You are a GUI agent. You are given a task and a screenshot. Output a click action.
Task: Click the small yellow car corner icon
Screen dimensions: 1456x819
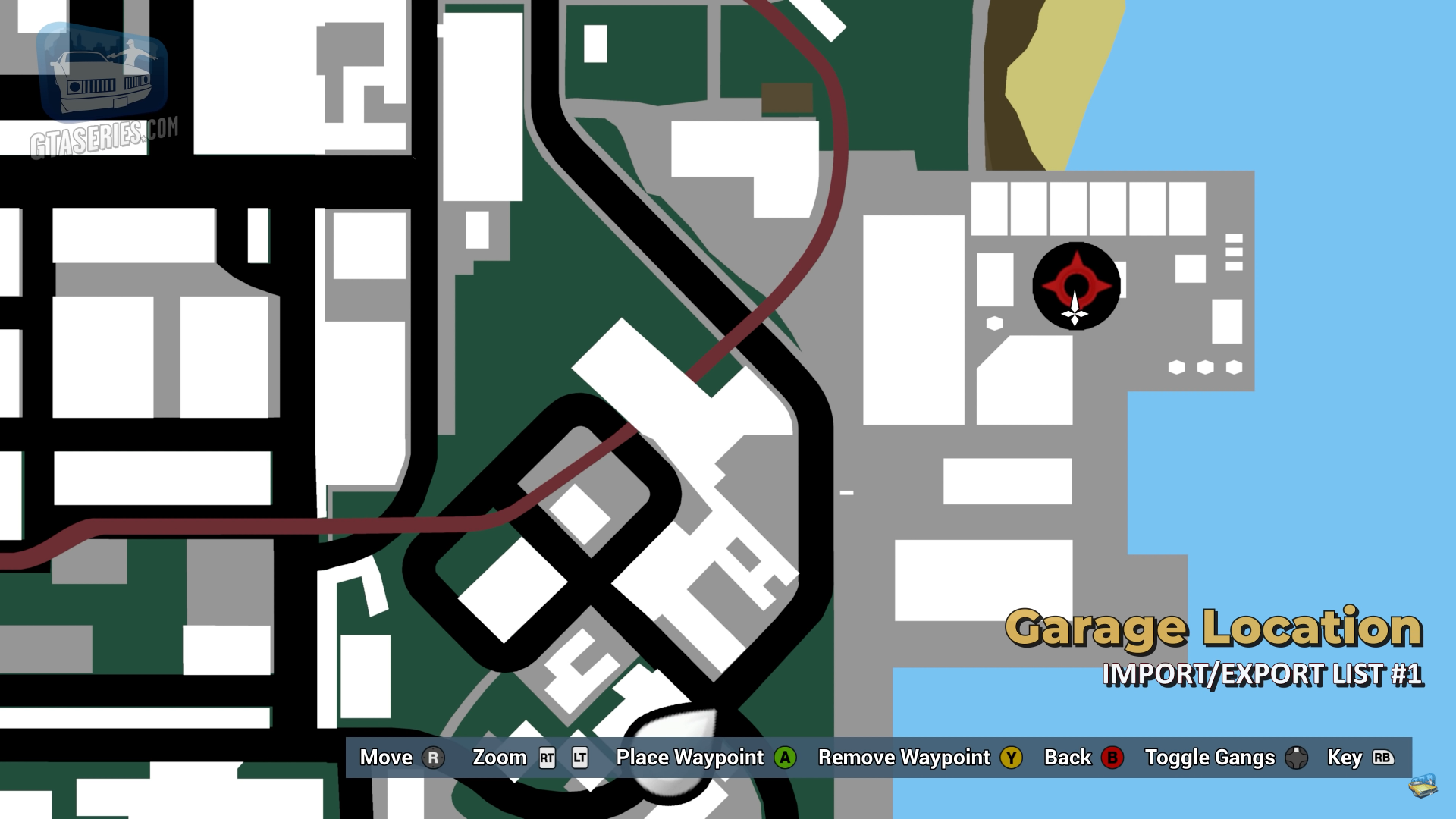point(1423,786)
